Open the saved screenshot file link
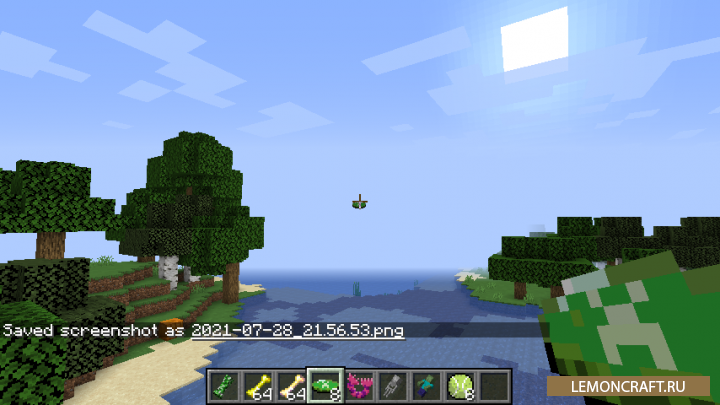 click(298, 330)
